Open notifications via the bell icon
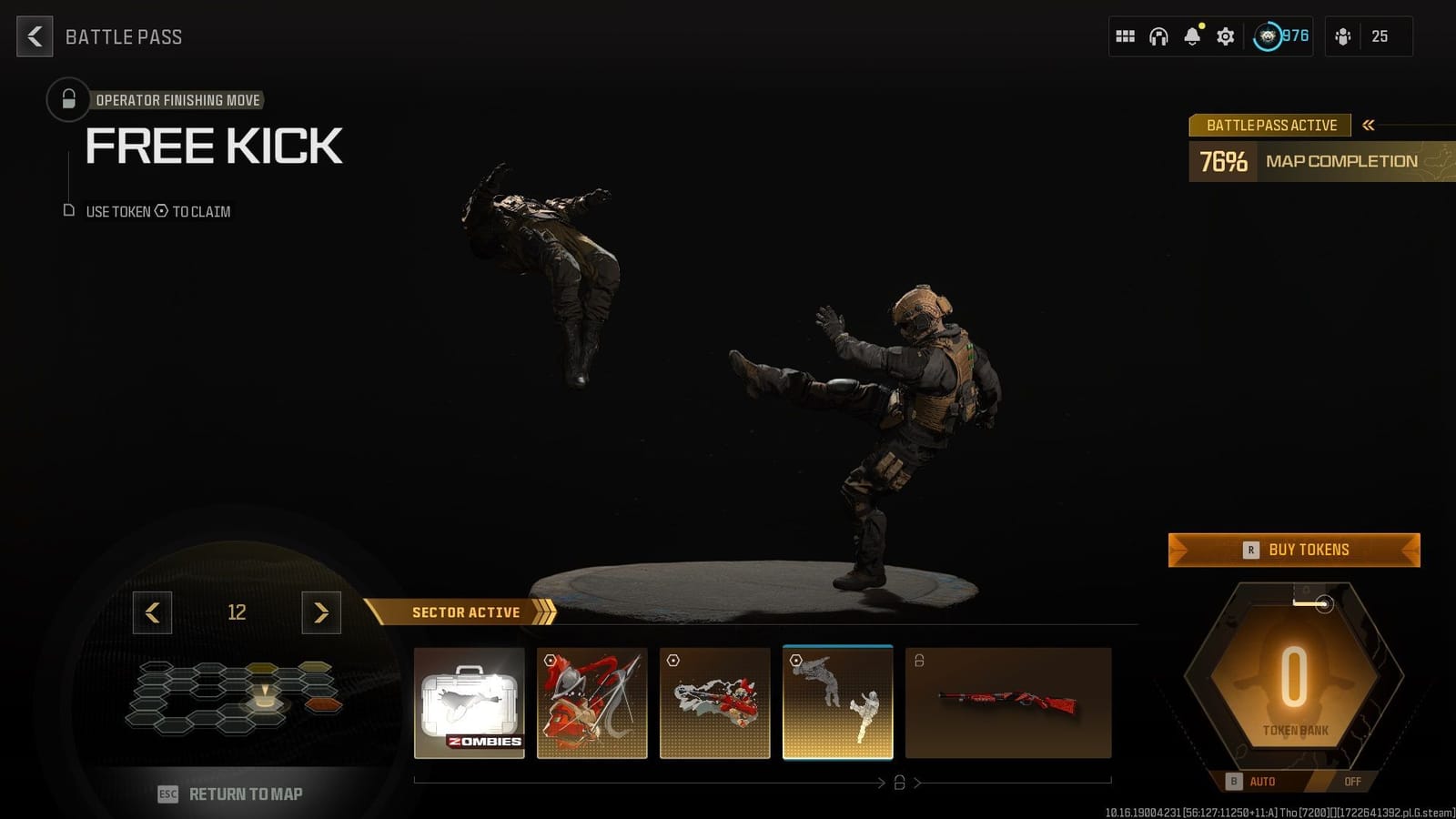 coord(1190,37)
